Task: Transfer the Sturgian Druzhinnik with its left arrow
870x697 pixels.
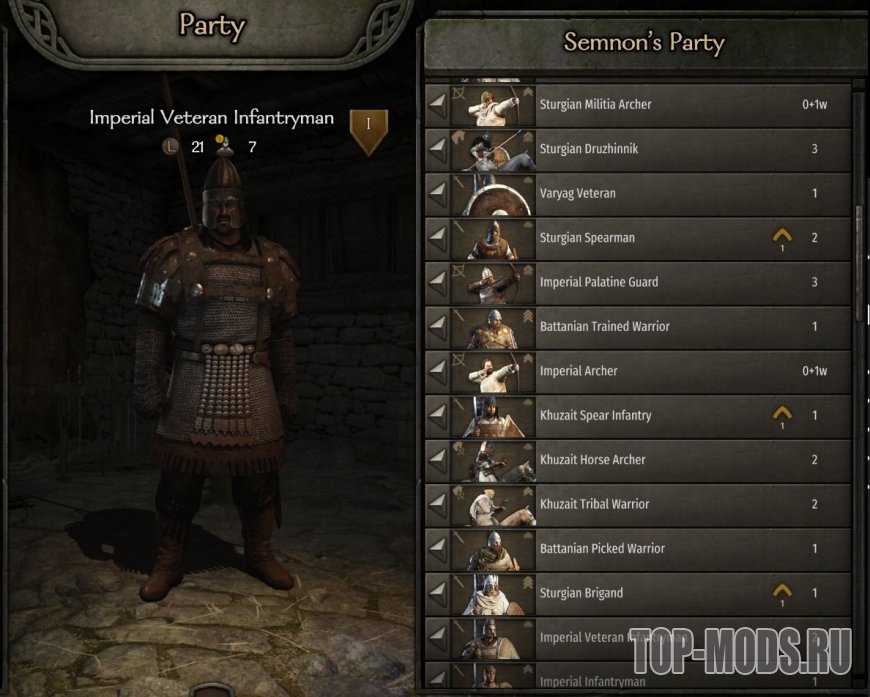Action: click(436, 149)
